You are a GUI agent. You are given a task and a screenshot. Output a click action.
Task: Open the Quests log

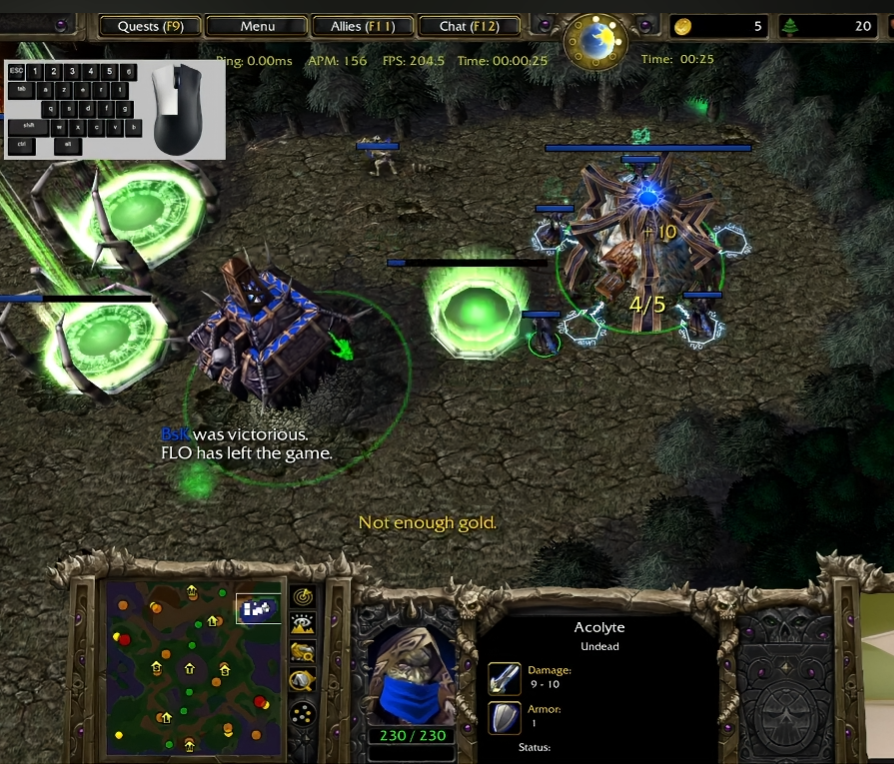pos(150,26)
